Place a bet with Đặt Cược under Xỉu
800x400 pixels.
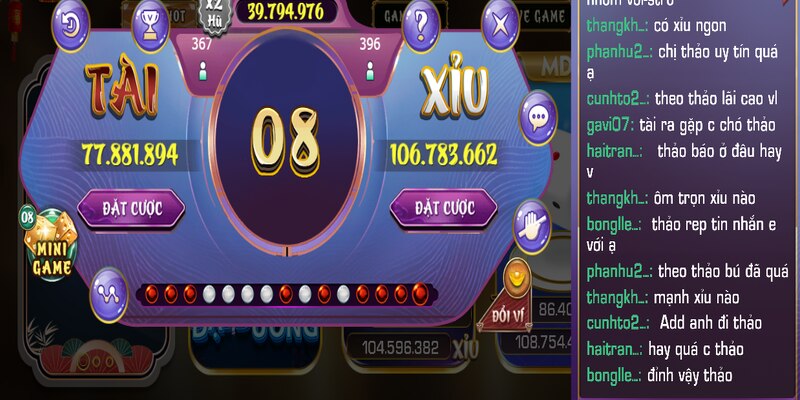pos(443,208)
